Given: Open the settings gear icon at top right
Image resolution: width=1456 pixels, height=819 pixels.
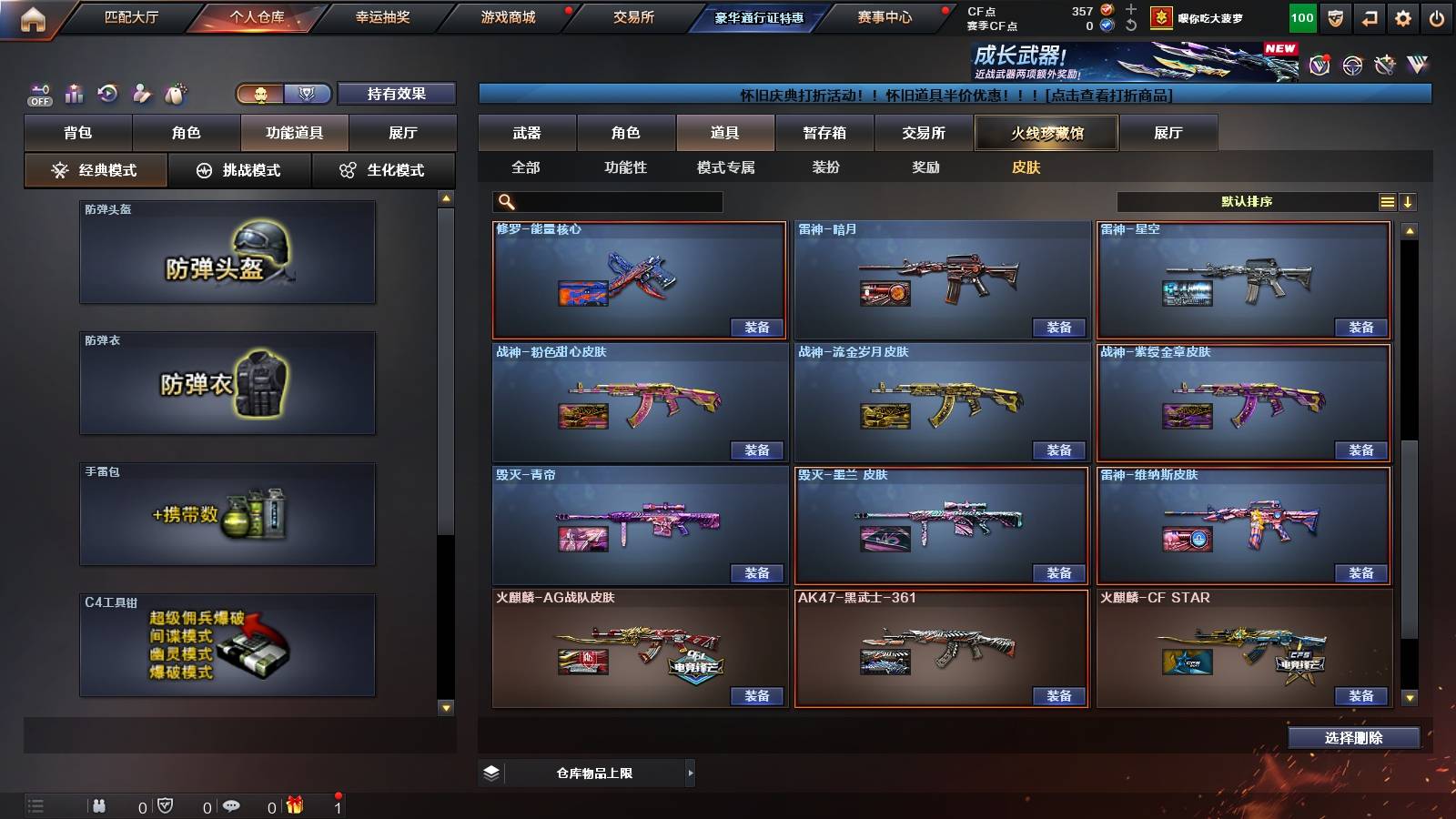Looking at the screenshot, I should (1402, 16).
